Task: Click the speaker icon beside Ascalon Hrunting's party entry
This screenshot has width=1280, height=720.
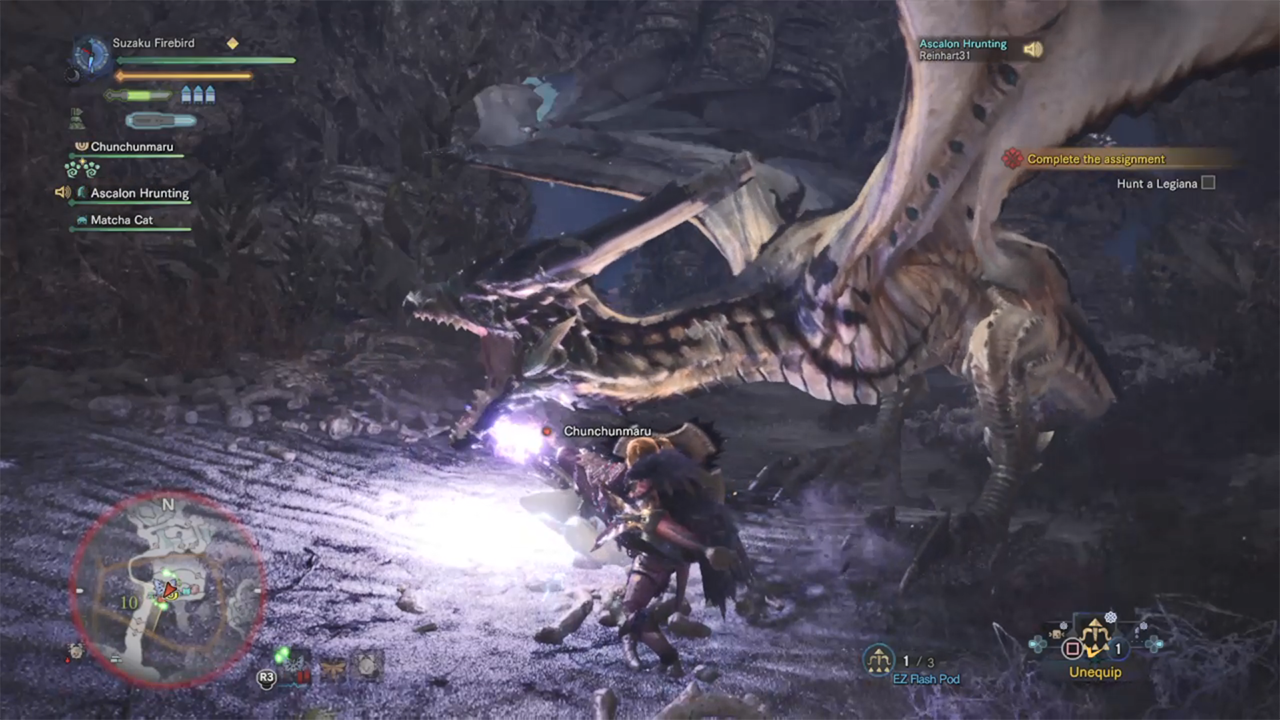Action: click(62, 192)
